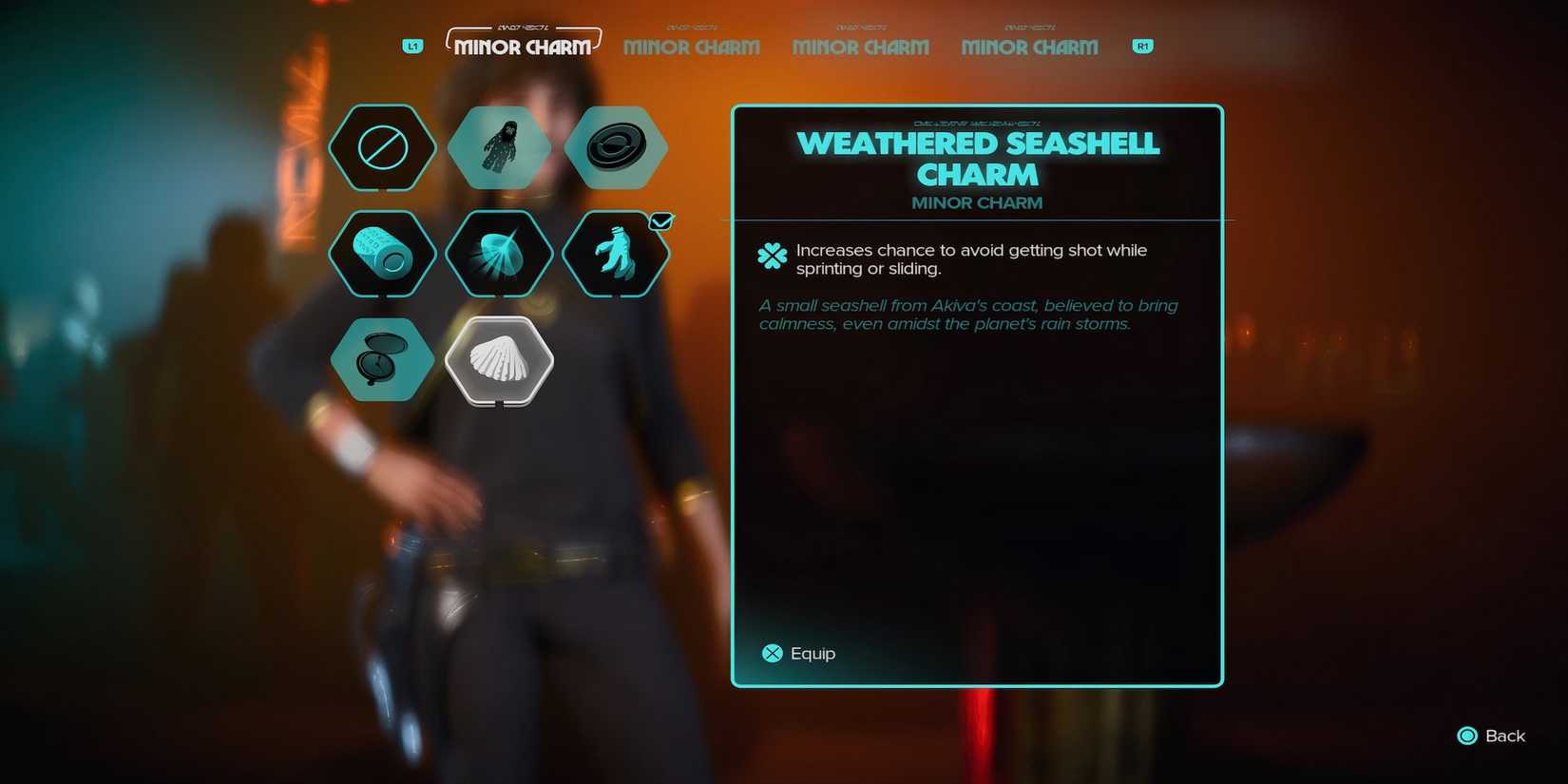
Task: Select the glowing teal seashell charm icon
Action: 499,255
